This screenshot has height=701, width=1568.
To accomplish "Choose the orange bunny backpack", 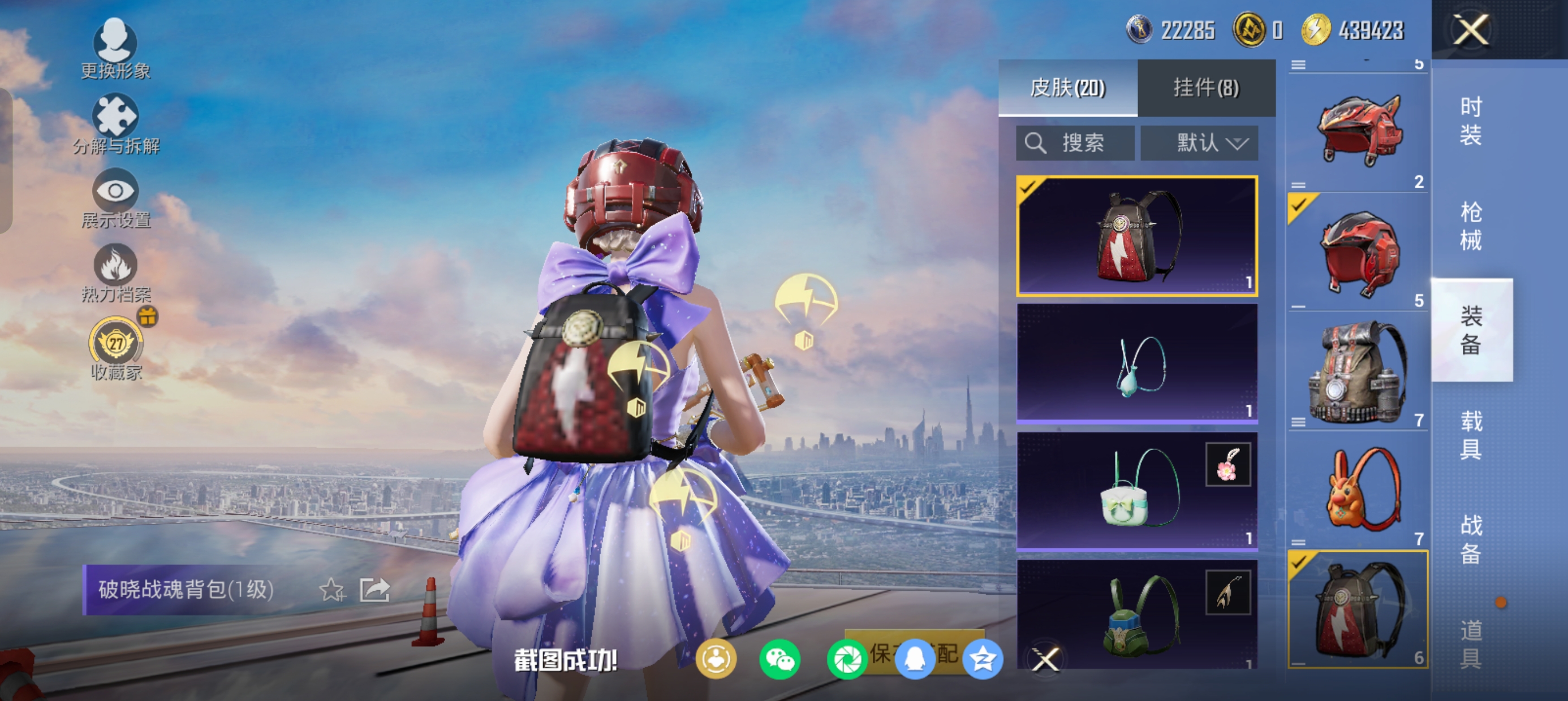I will (x=1358, y=491).
